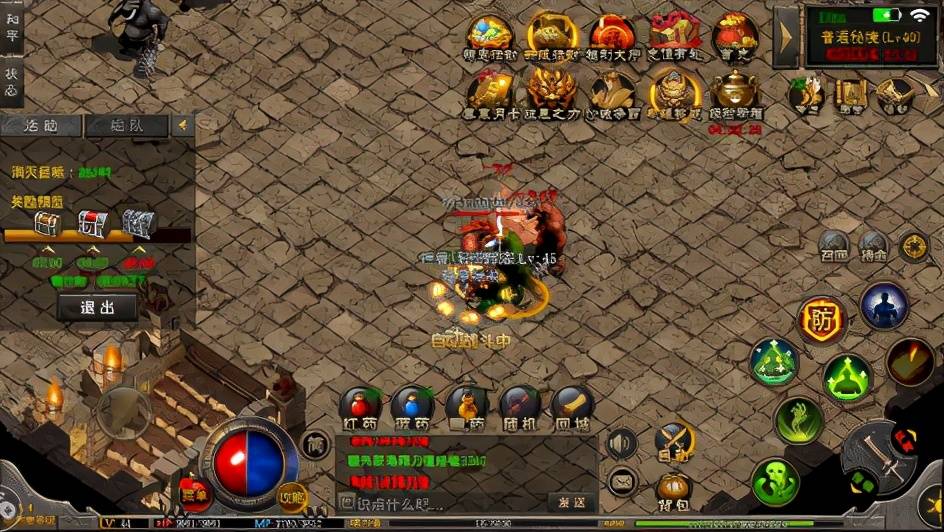Switch to the 组队 team tab
Viewport: 944px width, 532px height.
point(126,126)
